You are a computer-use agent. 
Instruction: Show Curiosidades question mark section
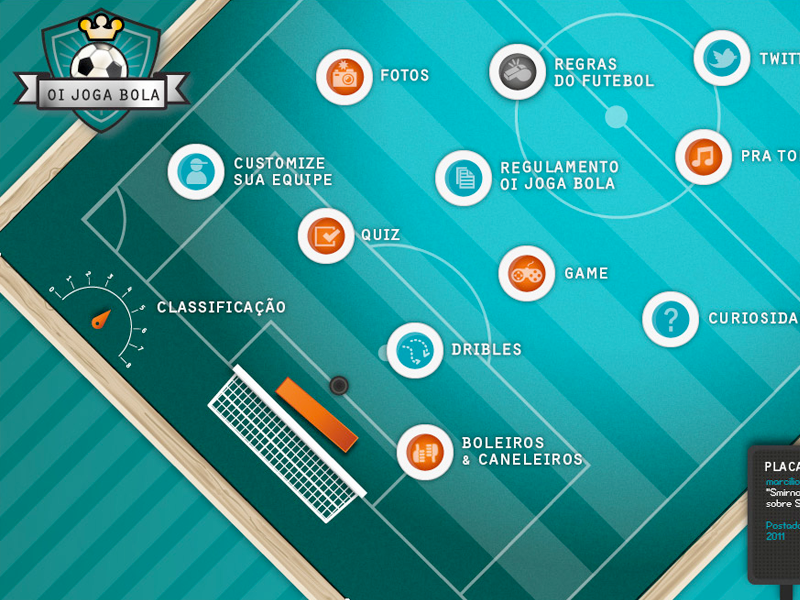[x=670, y=319]
